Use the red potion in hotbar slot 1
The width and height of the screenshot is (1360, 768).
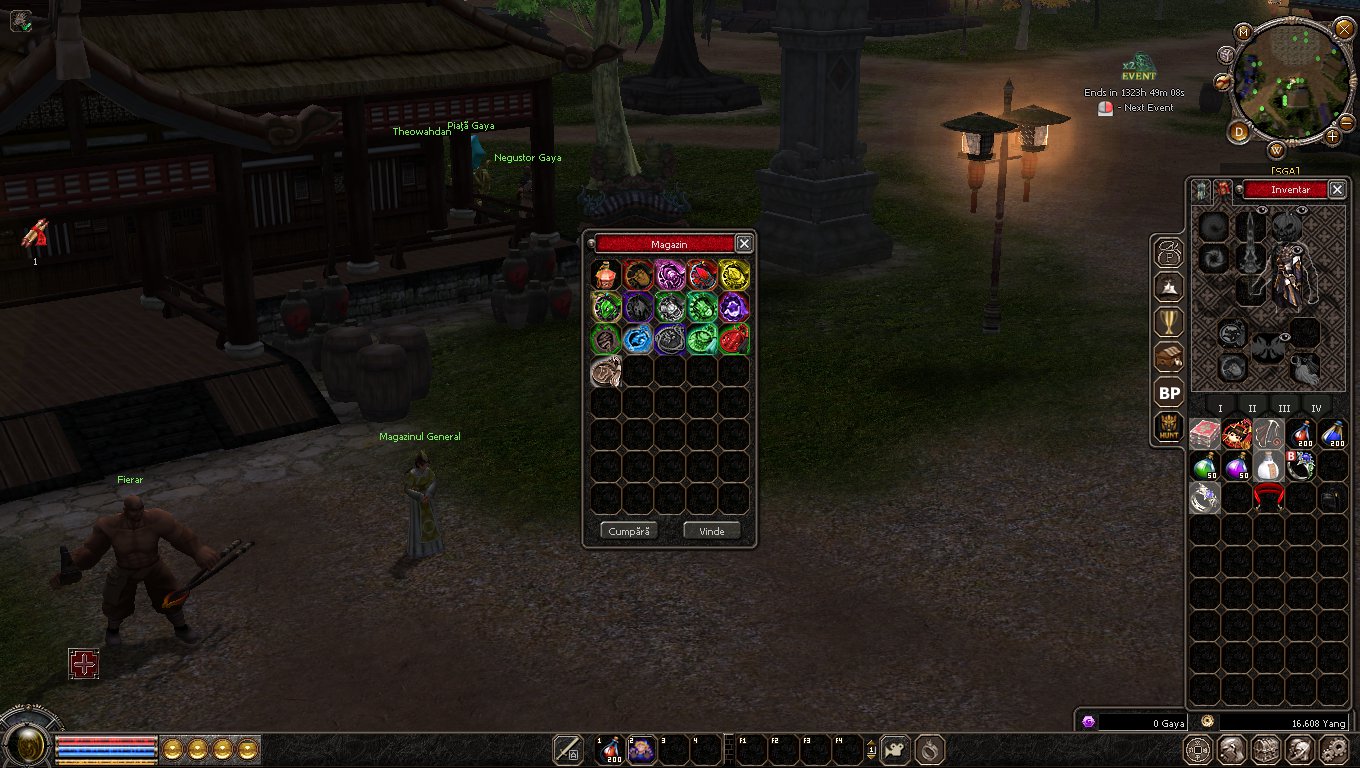point(609,750)
